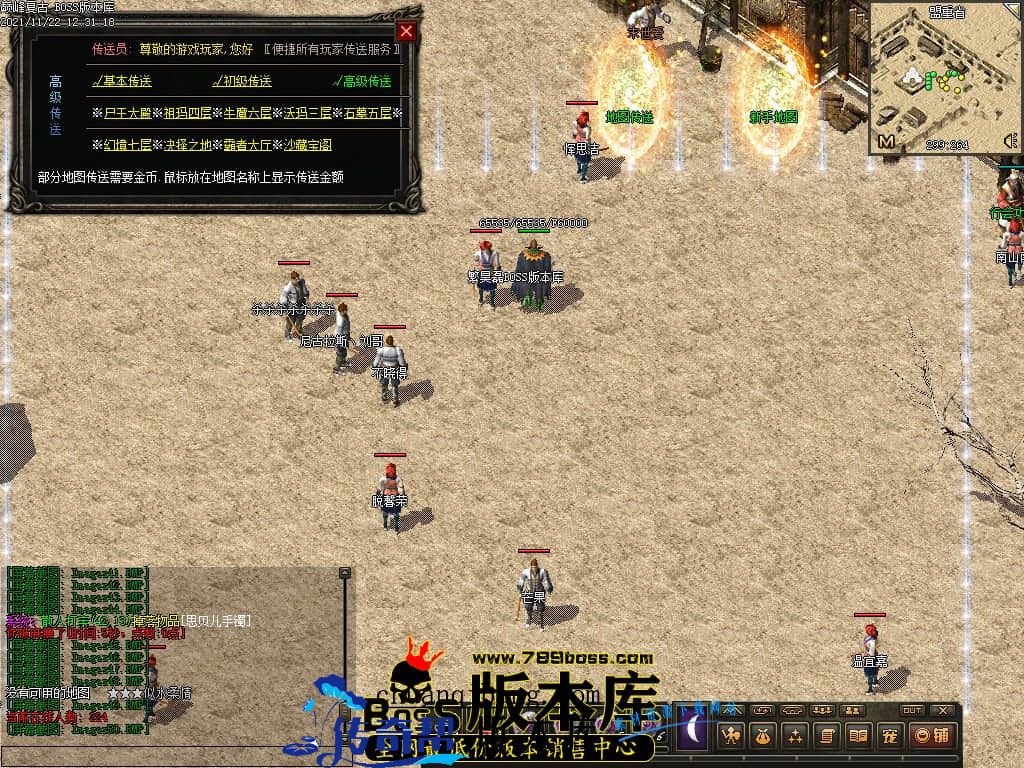Open the bag inventory icon
Viewport: 1024px width, 768px height.
click(x=763, y=736)
